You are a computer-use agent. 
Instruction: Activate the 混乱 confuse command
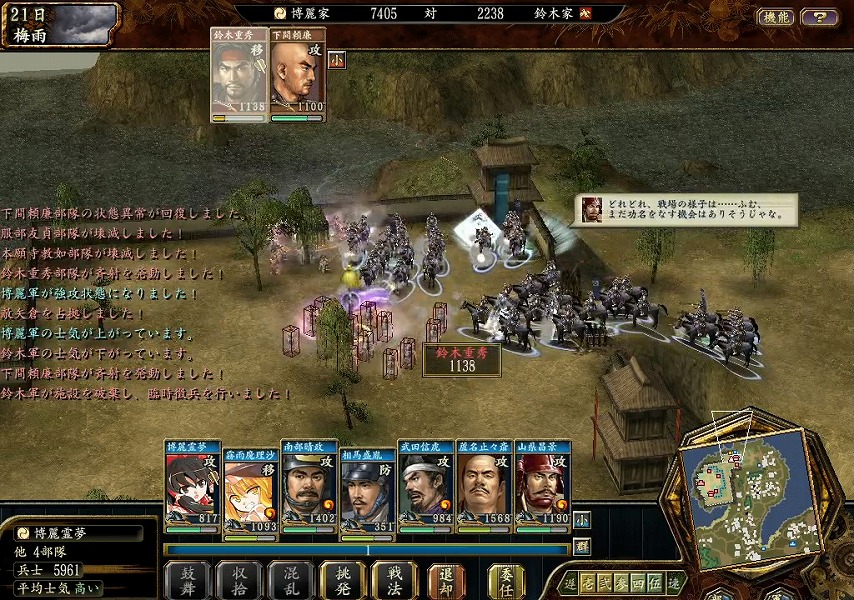coord(291,579)
